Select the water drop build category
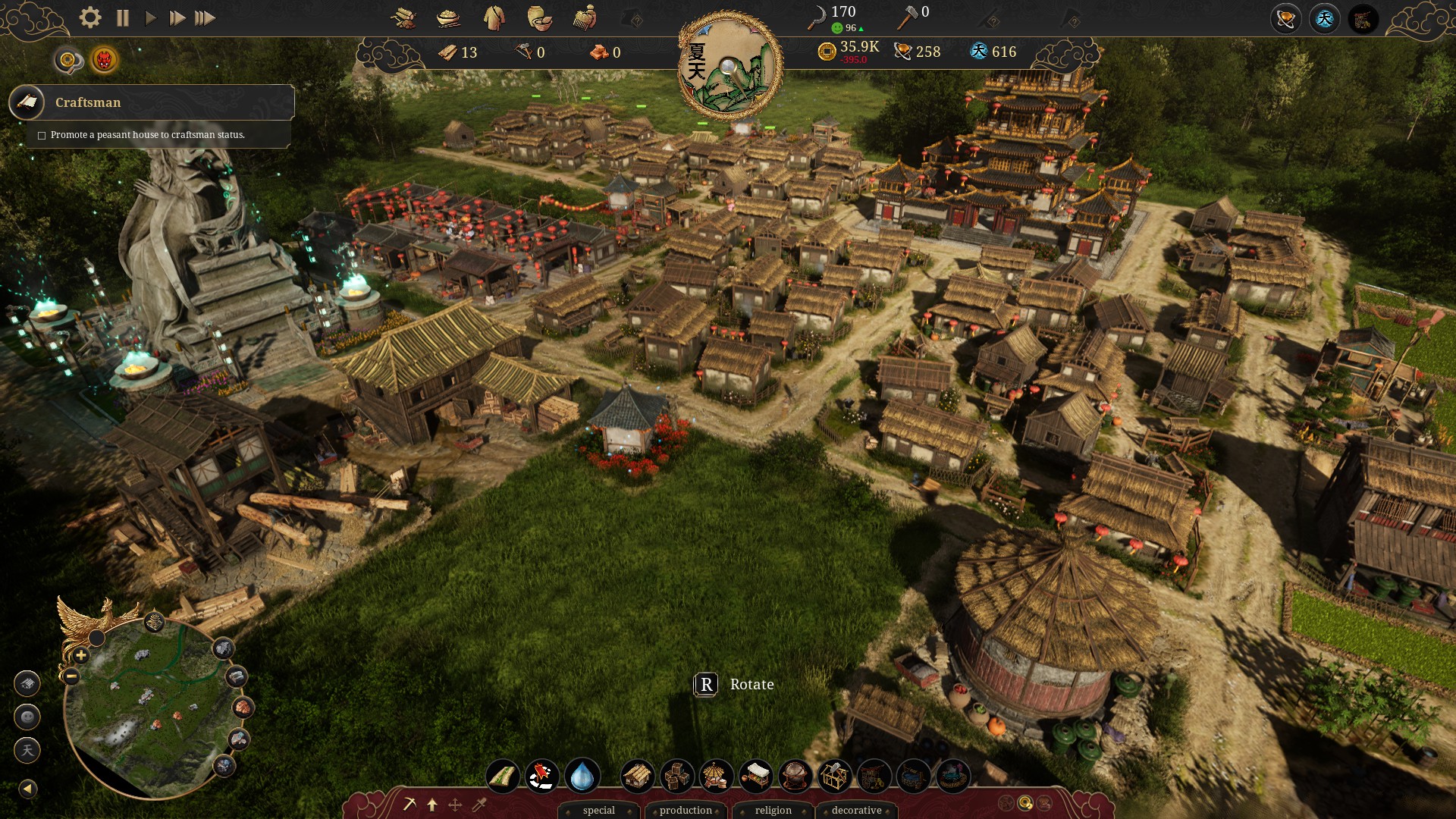 click(x=582, y=777)
